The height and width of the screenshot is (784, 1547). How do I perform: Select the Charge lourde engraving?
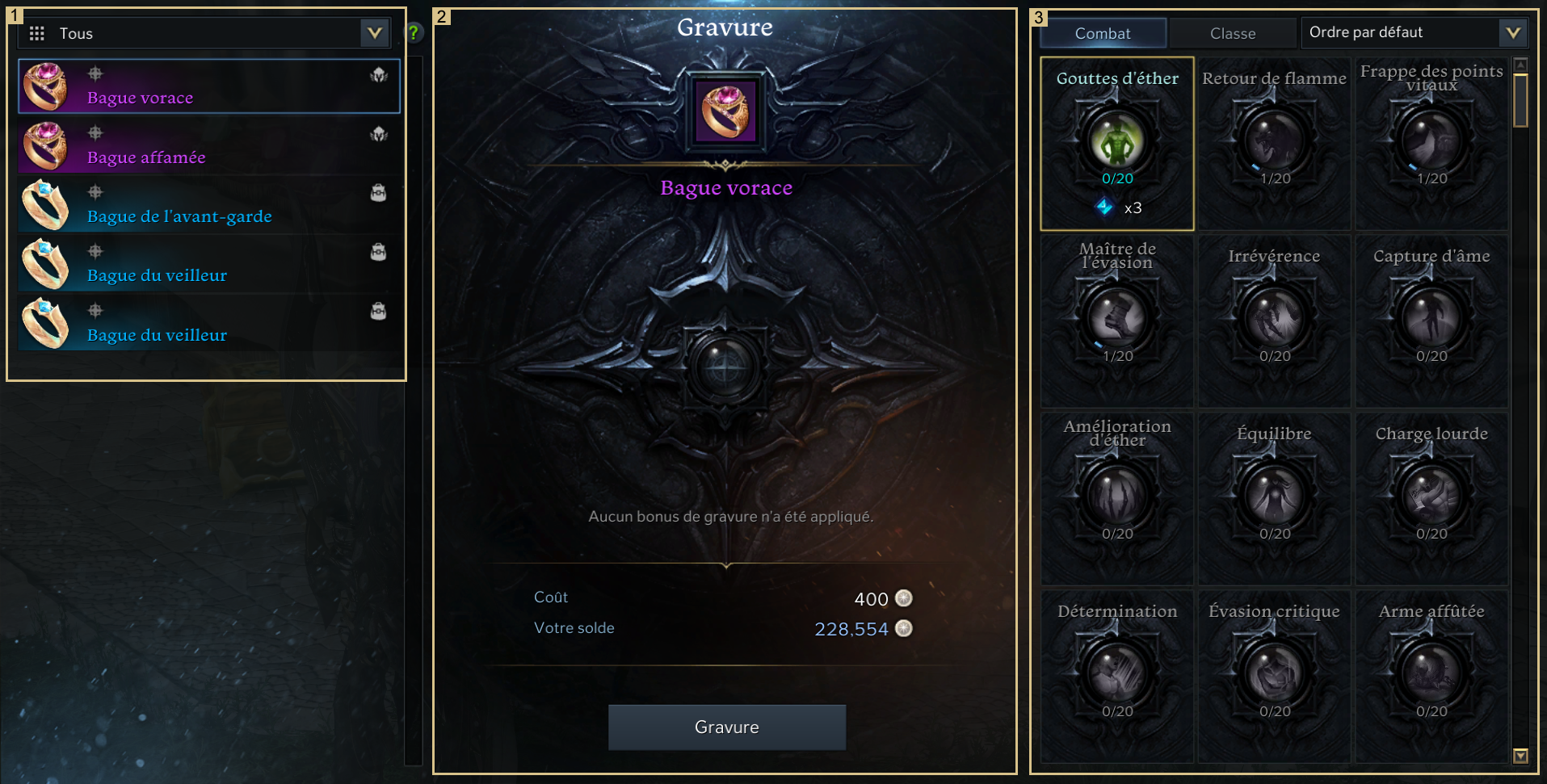[x=1431, y=497]
